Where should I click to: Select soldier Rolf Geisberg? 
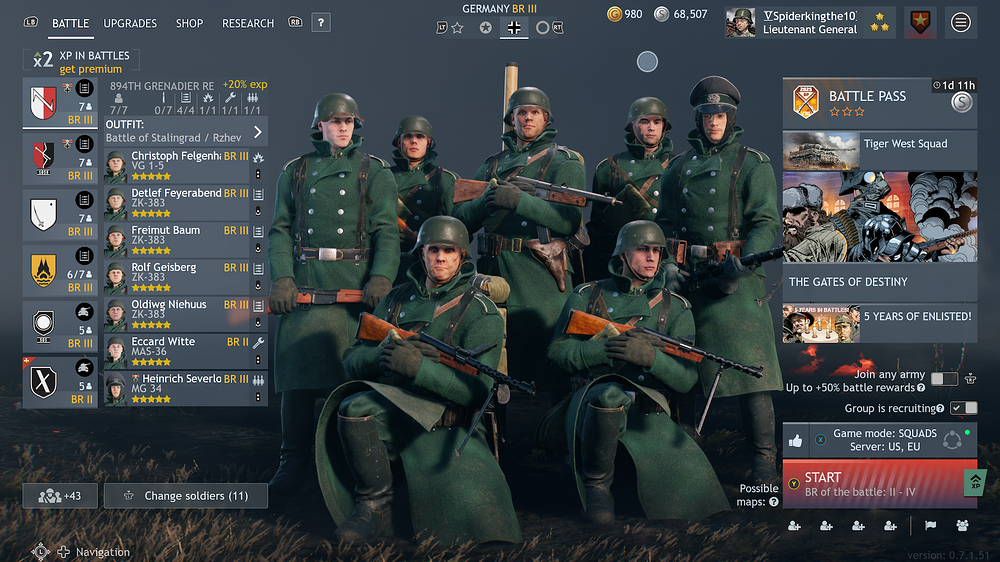(x=178, y=274)
